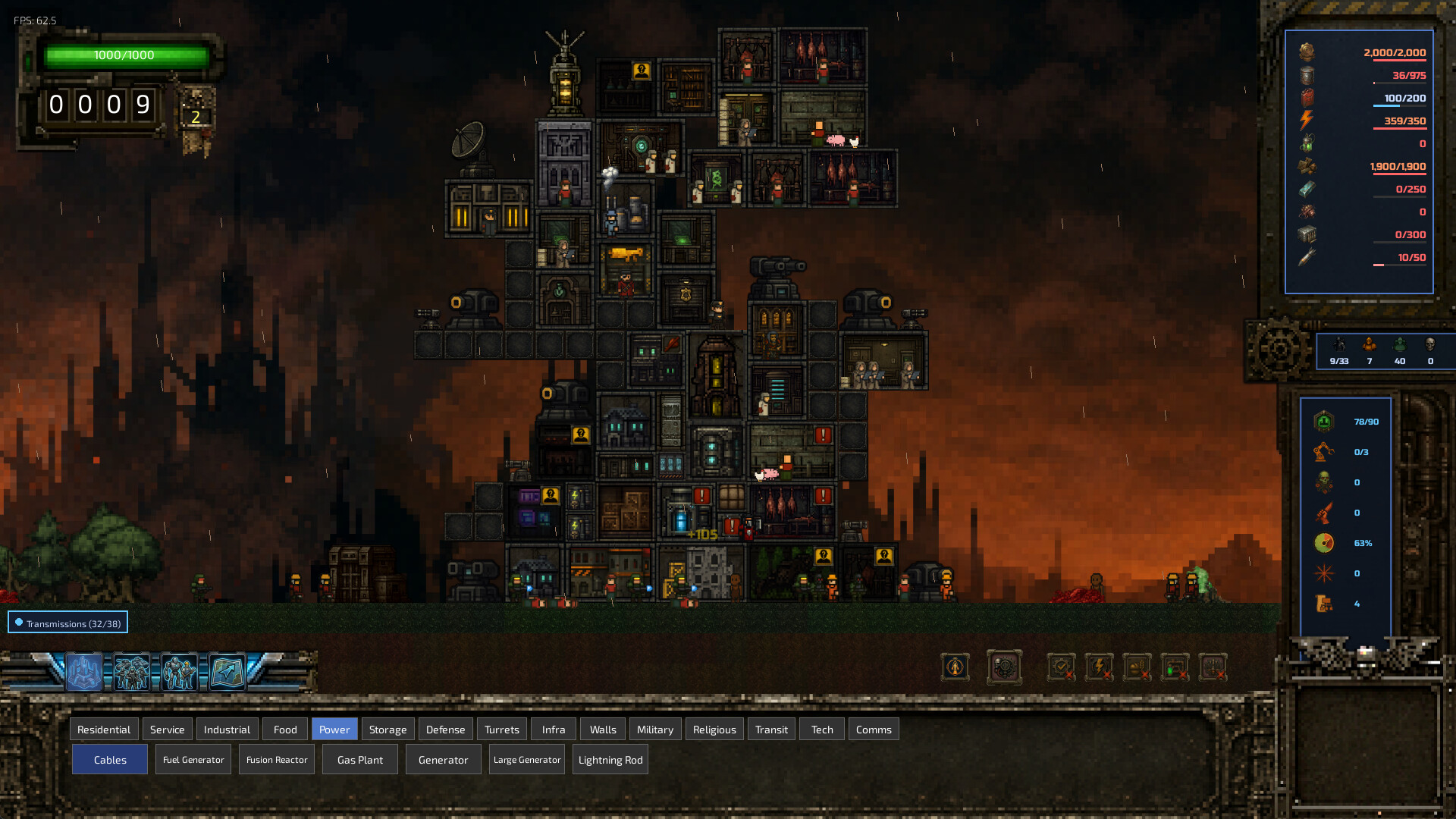This screenshot has height=819, width=1456.
Task: Open the Comms build tab
Action: [x=874, y=730]
